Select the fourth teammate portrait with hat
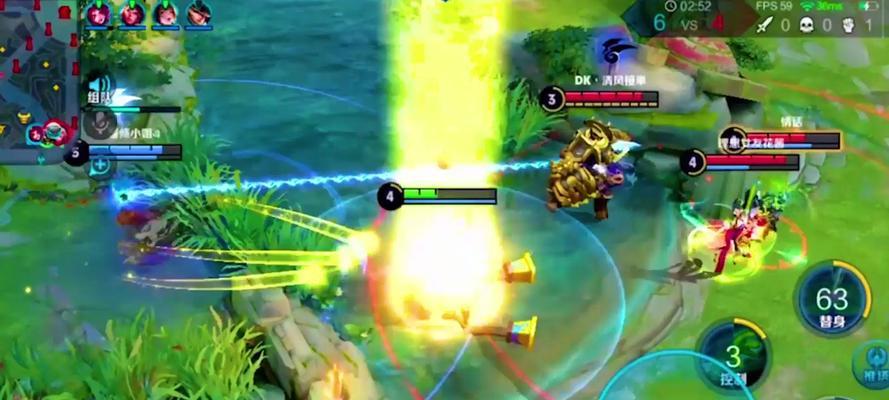This screenshot has width=889, height=400. pyautogui.click(x=199, y=13)
